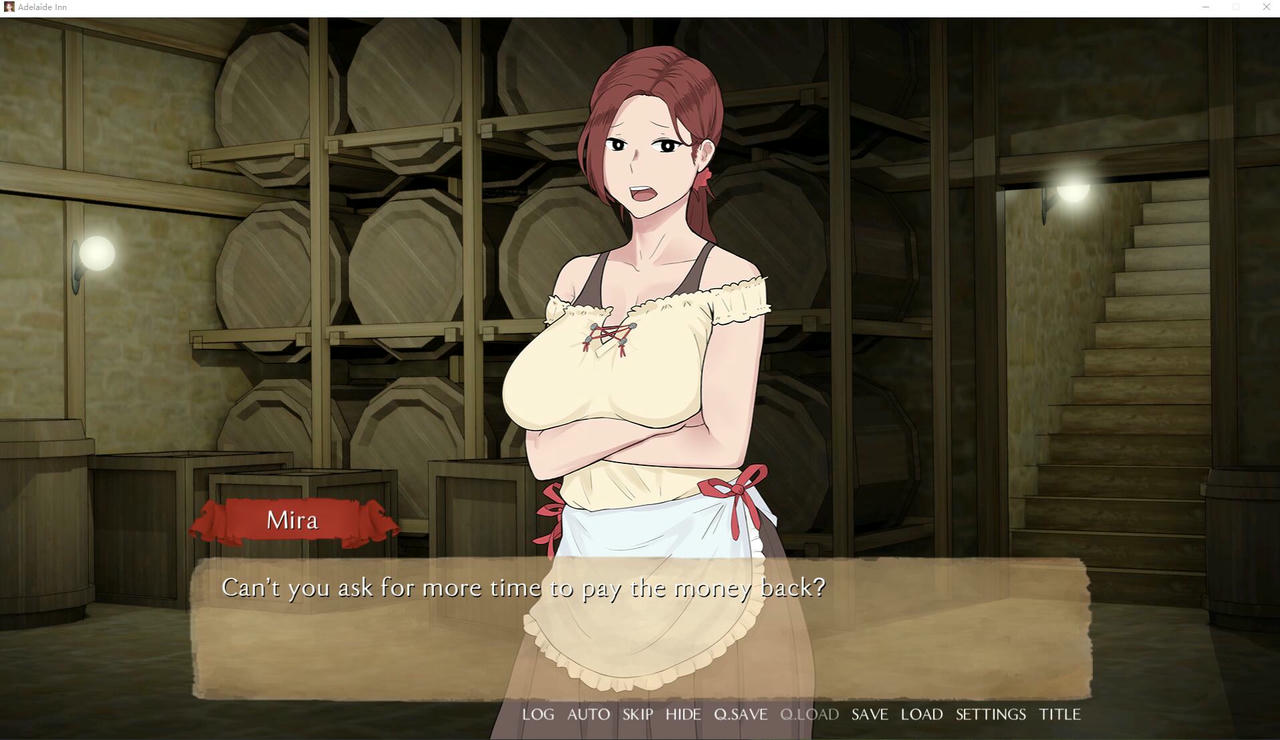Click the Mira name banner
Screen dimensions: 1280x740
[x=292, y=520]
